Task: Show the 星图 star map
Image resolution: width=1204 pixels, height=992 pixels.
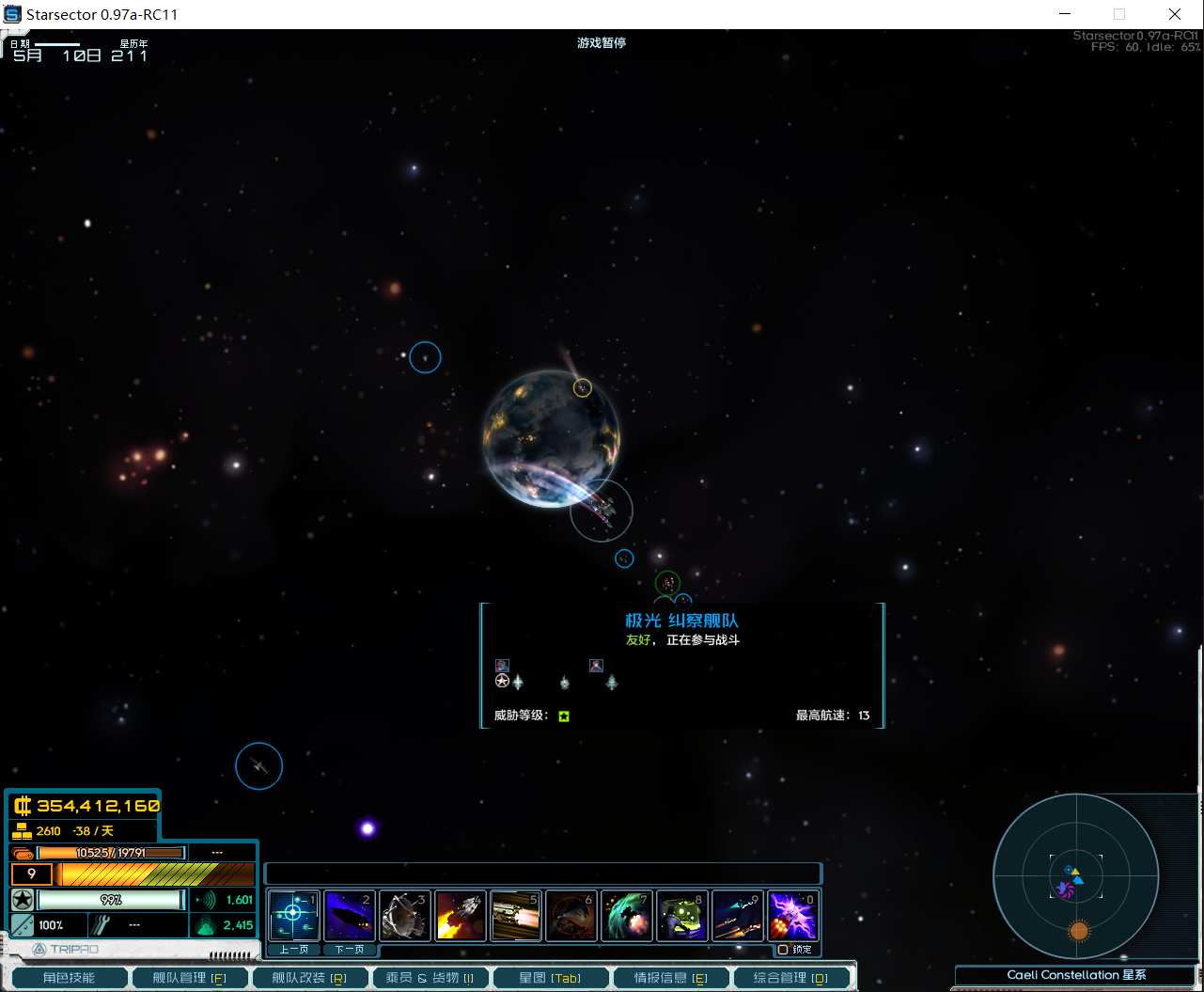Action: 550,978
